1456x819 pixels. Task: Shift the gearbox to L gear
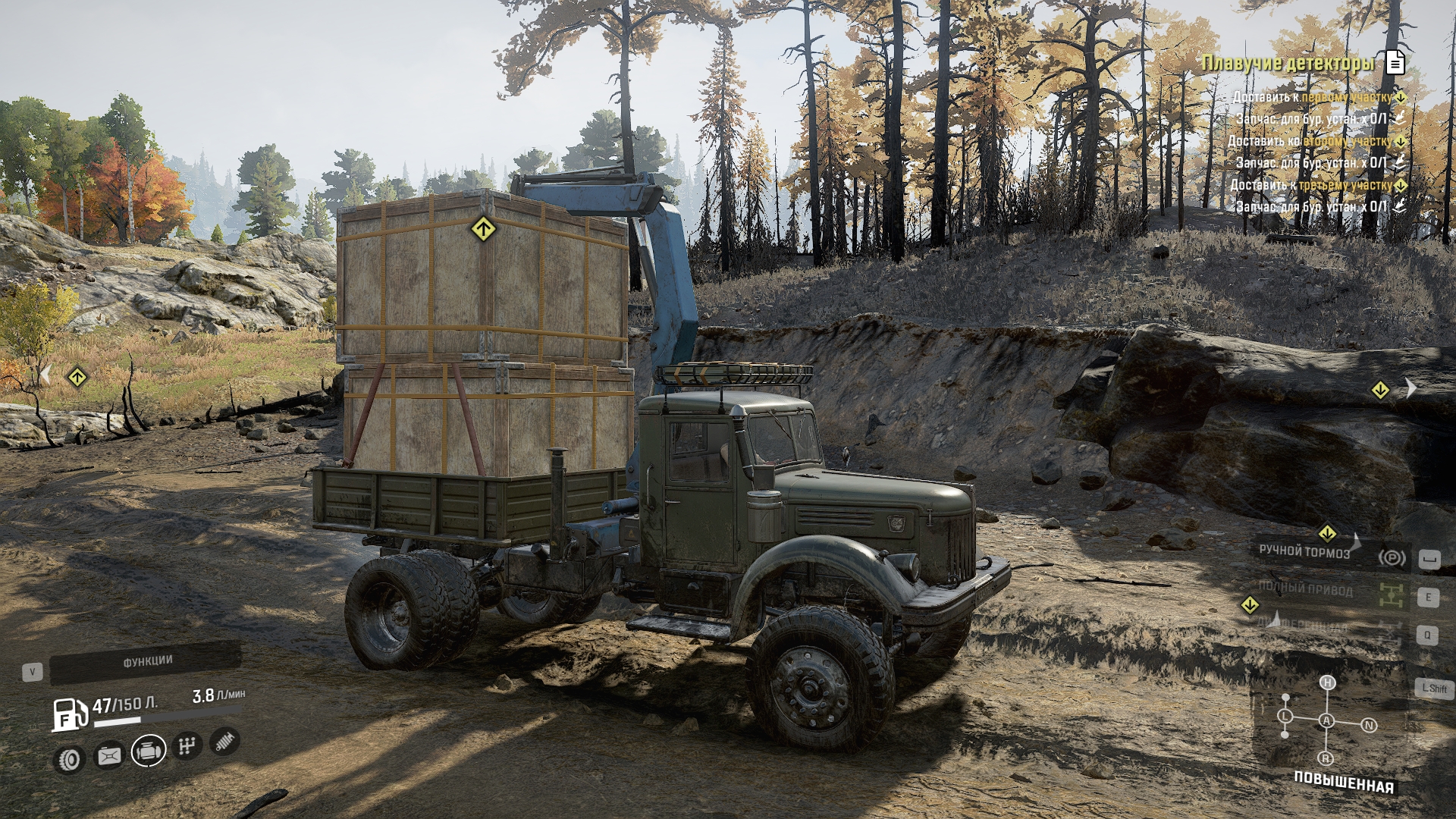1285,716
